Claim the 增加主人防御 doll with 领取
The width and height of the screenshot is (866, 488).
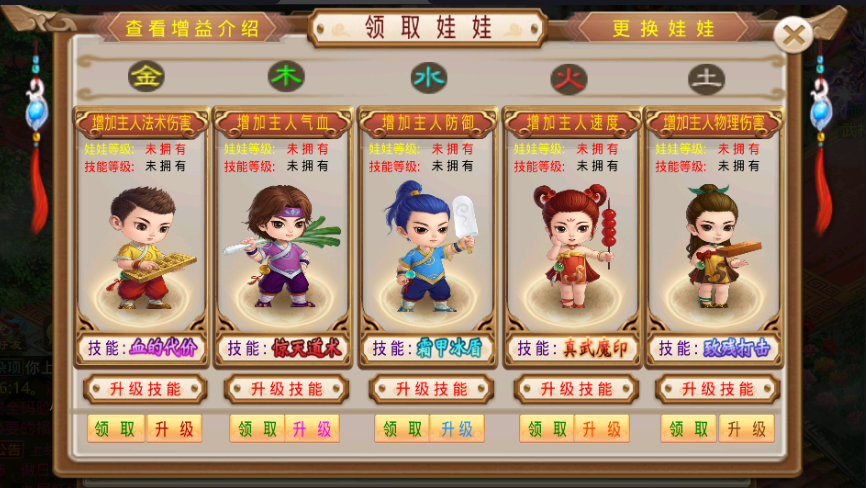(402, 429)
